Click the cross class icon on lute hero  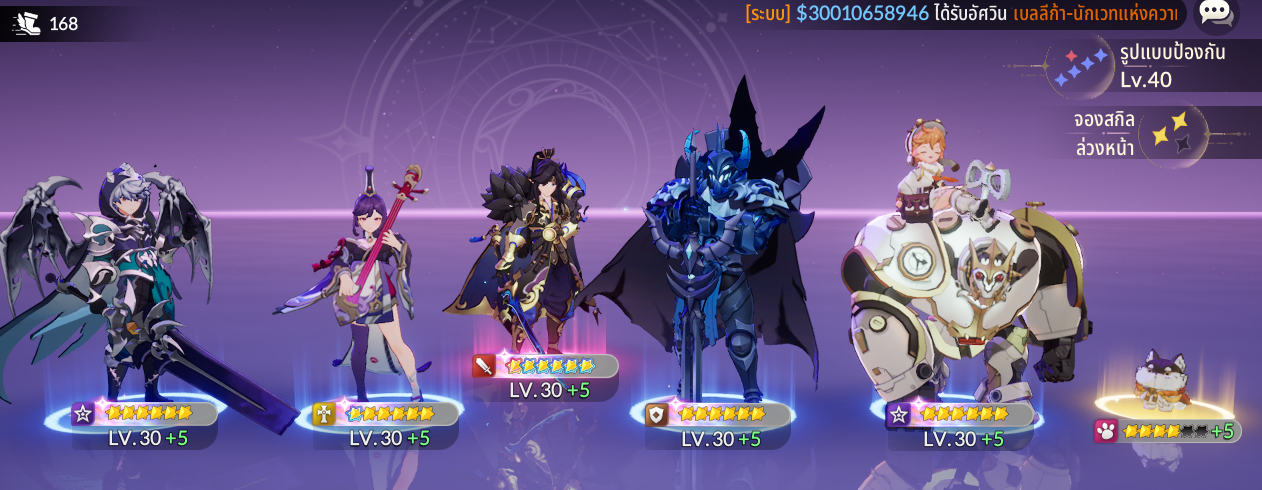[x=324, y=414]
